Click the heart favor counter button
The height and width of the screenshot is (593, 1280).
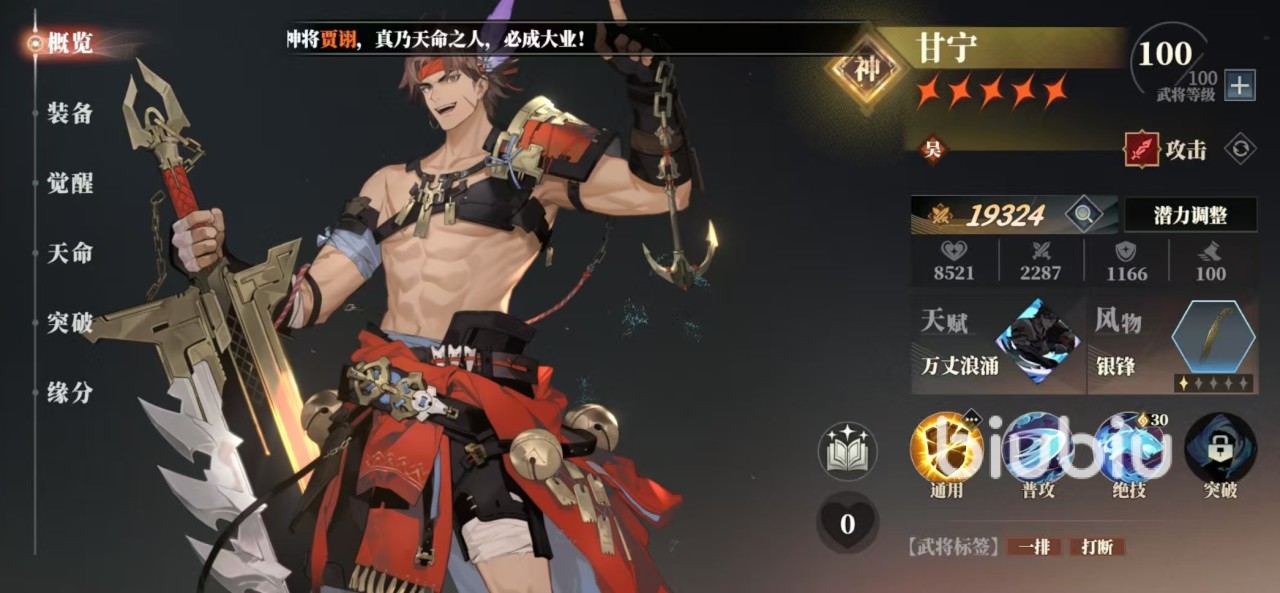[x=847, y=523]
